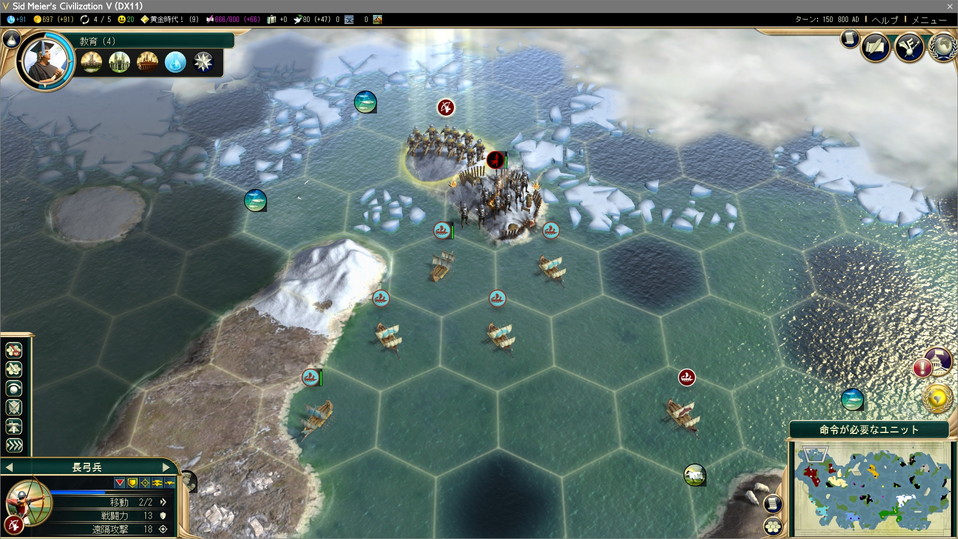Click the 命令が必要なユニット notification banner
958x539 pixels.
pyautogui.click(x=868, y=429)
